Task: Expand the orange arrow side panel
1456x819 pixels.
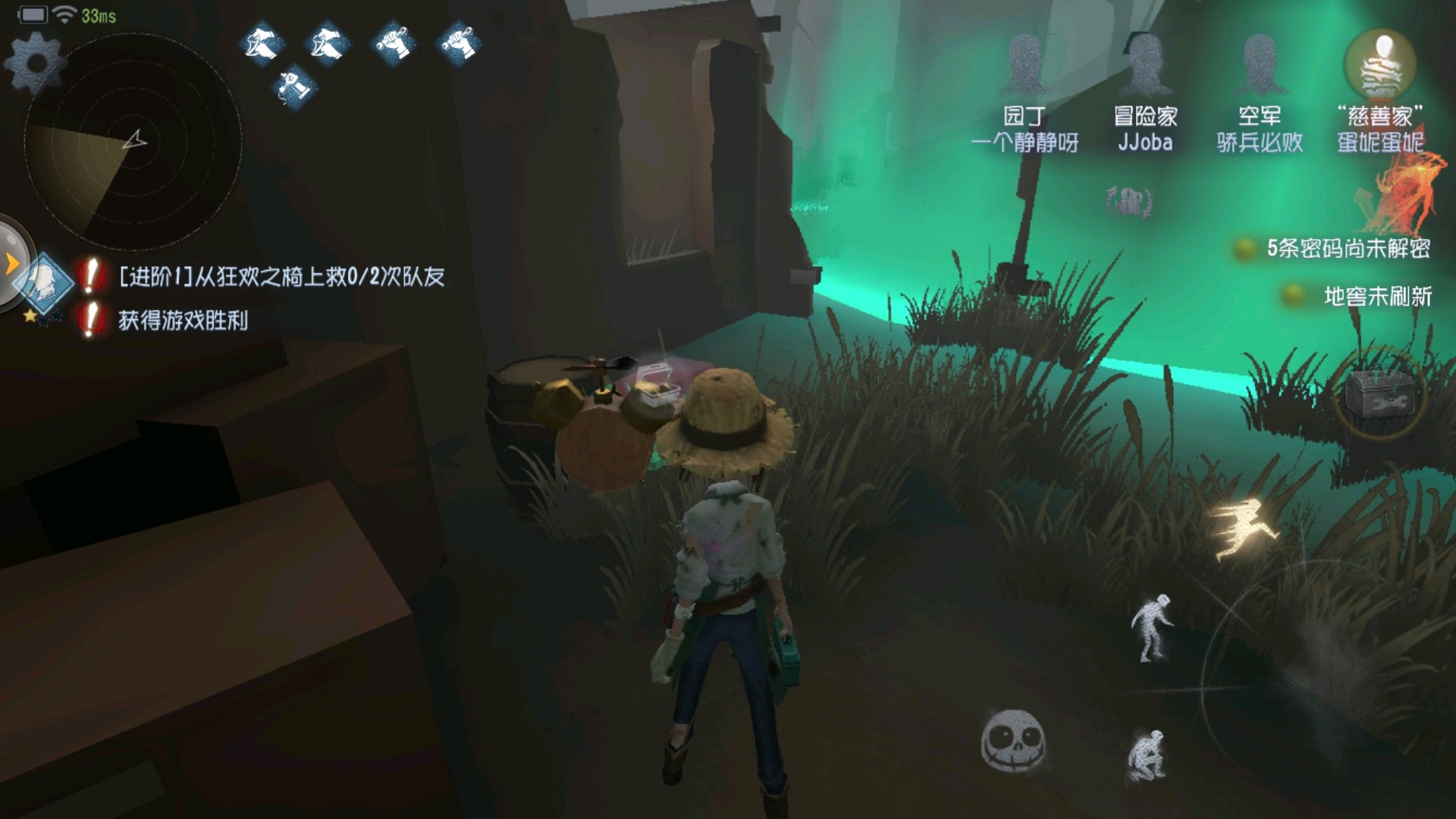Action: click(x=12, y=264)
